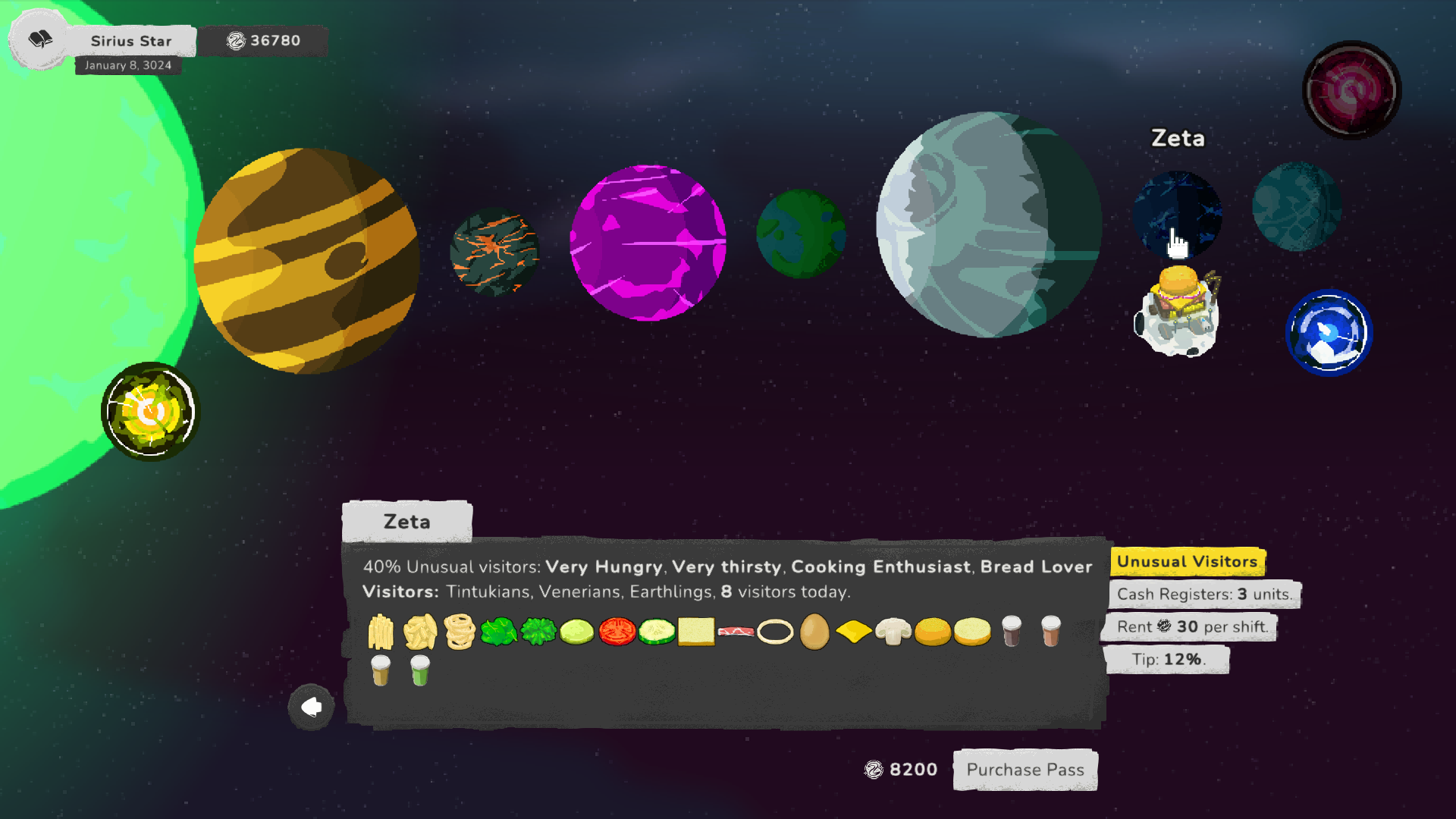The height and width of the screenshot is (819, 1456).
Task: Click the date January 8, 3024
Action: click(128, 66)
